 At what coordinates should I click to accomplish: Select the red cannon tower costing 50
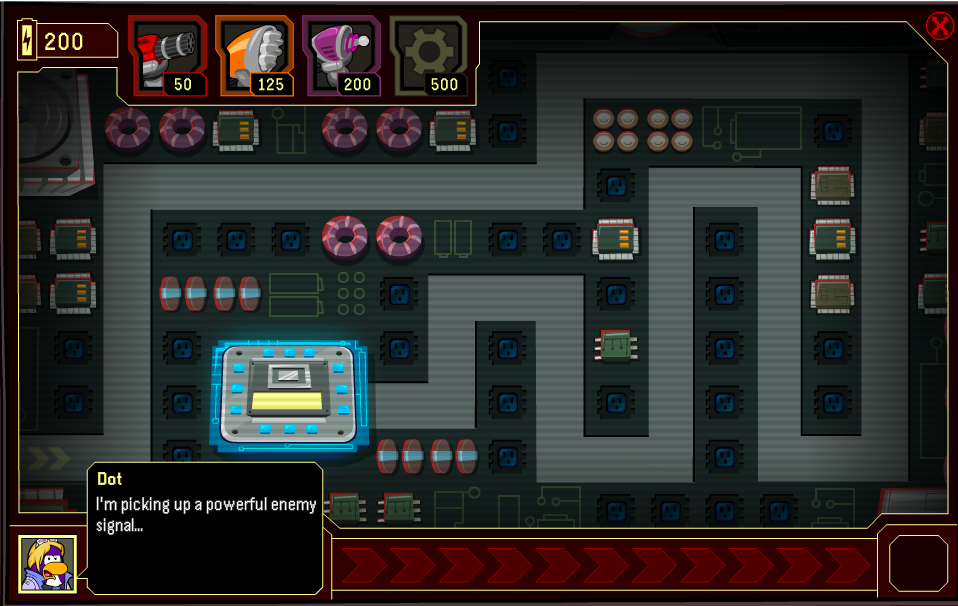point(168,56)
